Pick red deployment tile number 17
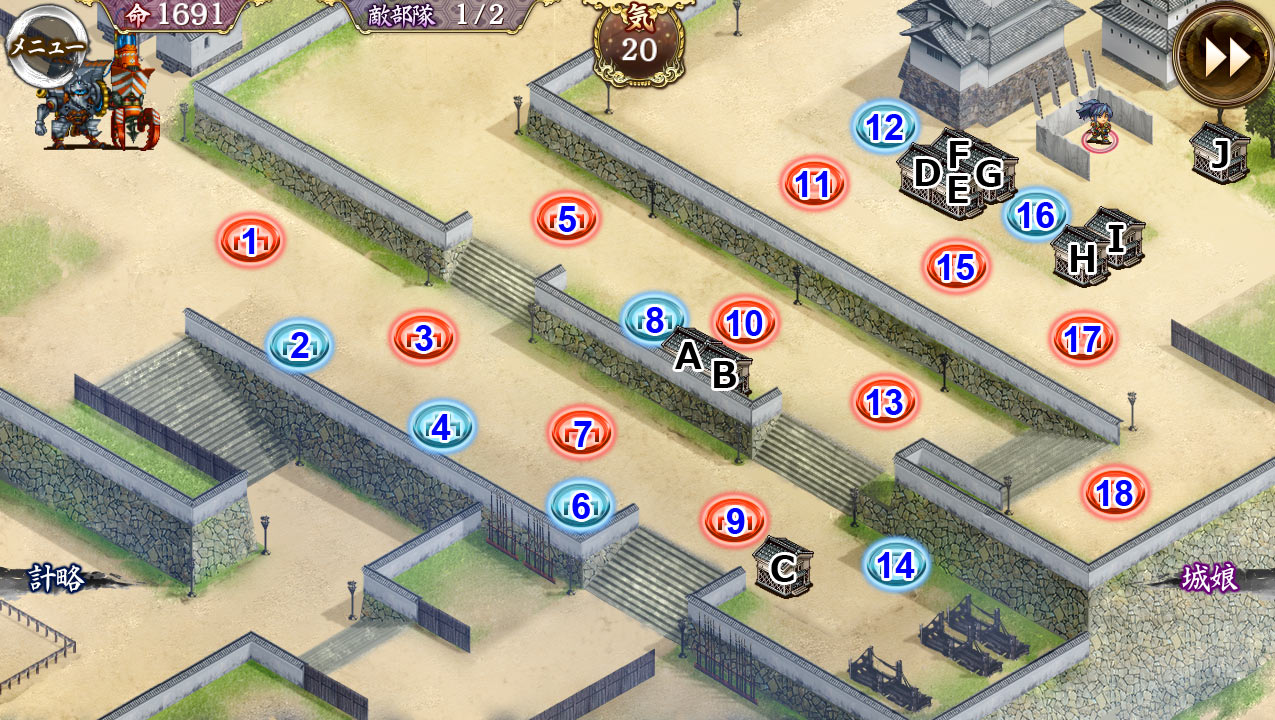Image resolution: width=1275 pixels, height=720 pixels. coord(1083,339)
